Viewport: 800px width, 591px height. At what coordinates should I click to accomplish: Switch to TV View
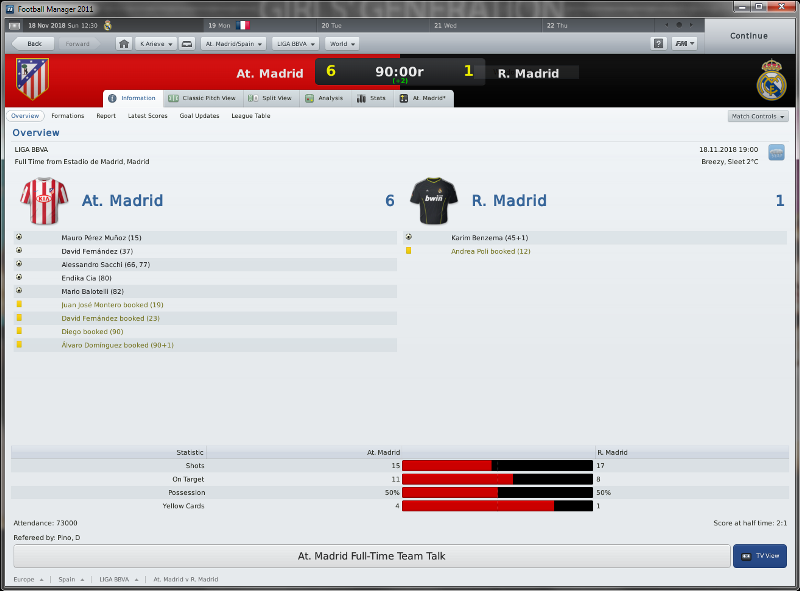(760, 556)
